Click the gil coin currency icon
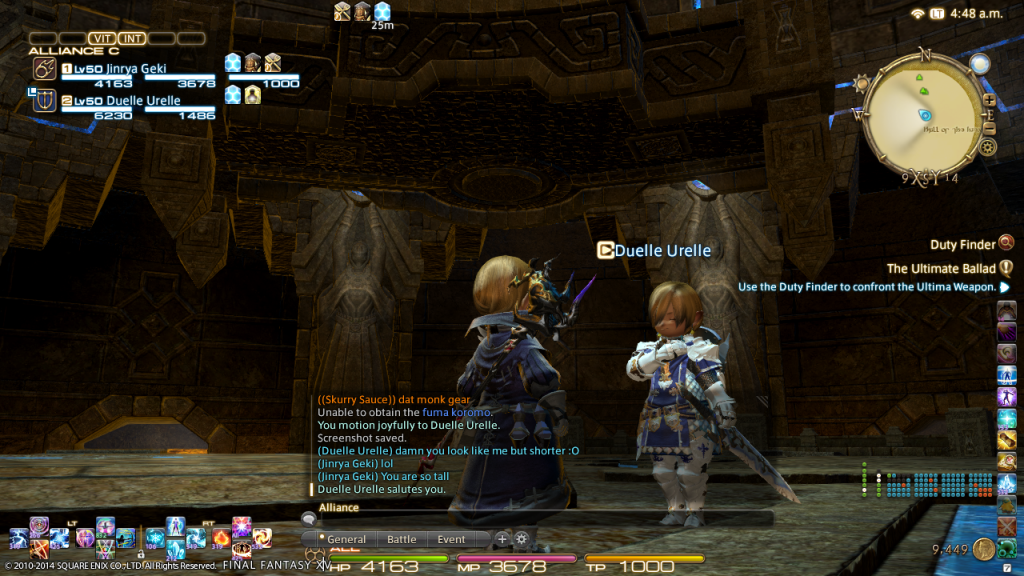1024x576 pixels. (x=984, y=549)
